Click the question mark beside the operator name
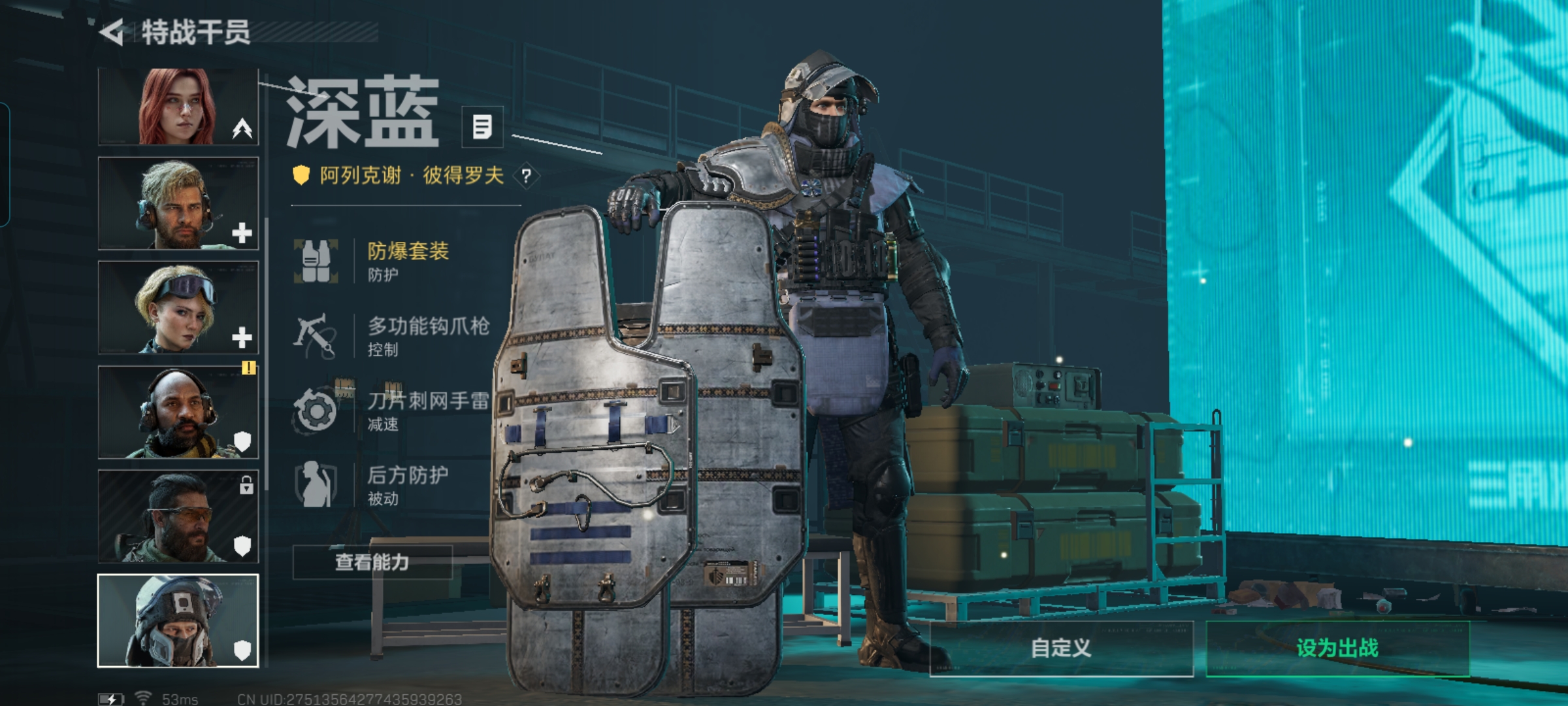 point(526,175)
